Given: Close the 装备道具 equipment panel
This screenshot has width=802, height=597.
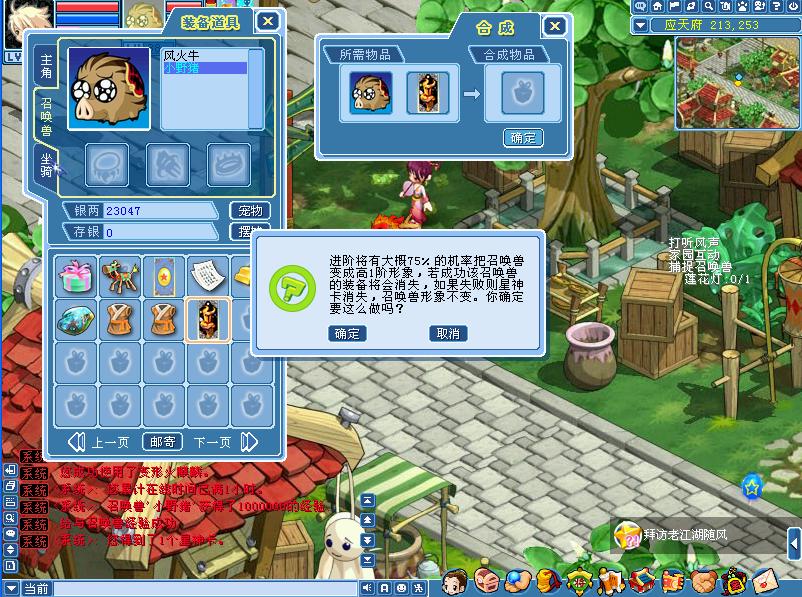Looking at the screenshot, I should pos(267,21).
